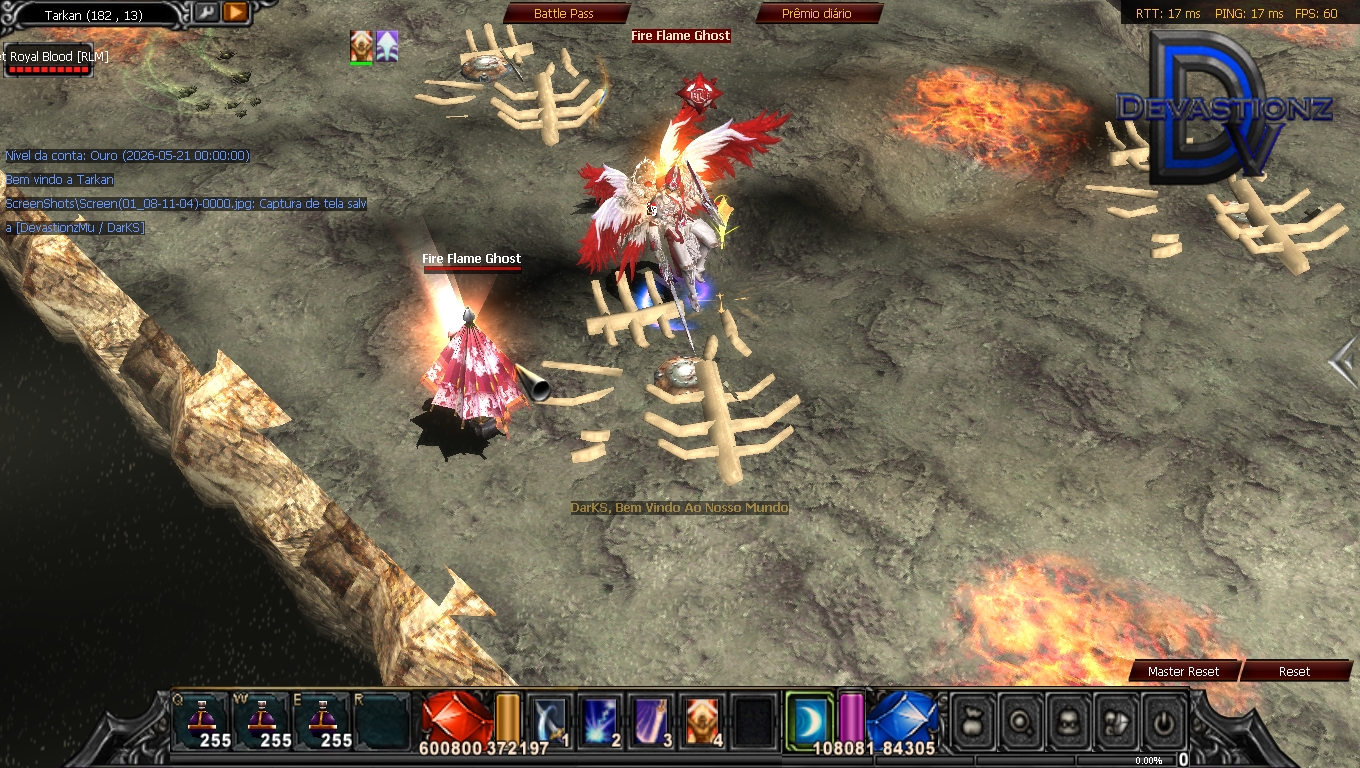The height and width of the screenshot is (768, 1360).
Task: Open the Prêmio diário reward window
Action: pyautogui.click(x=817, y=14)
